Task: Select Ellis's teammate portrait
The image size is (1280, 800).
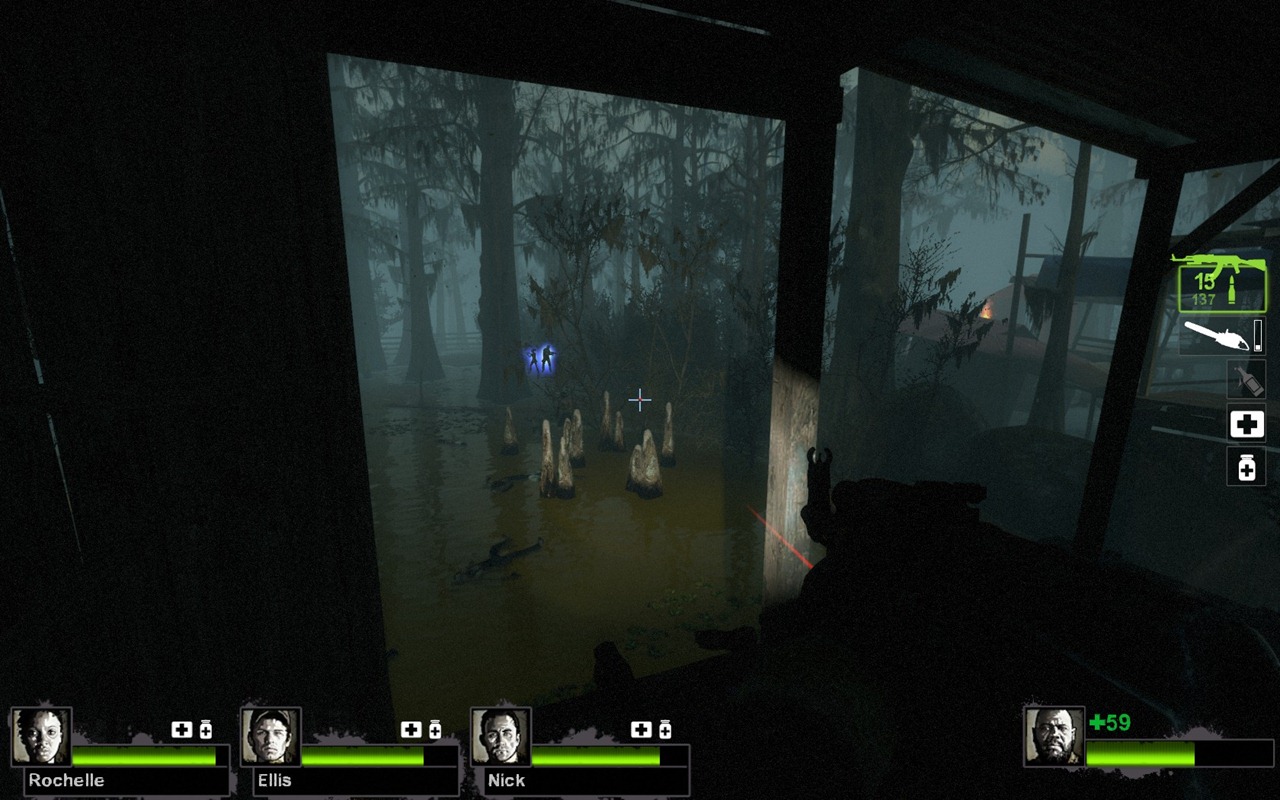Action: coord(271,737)
